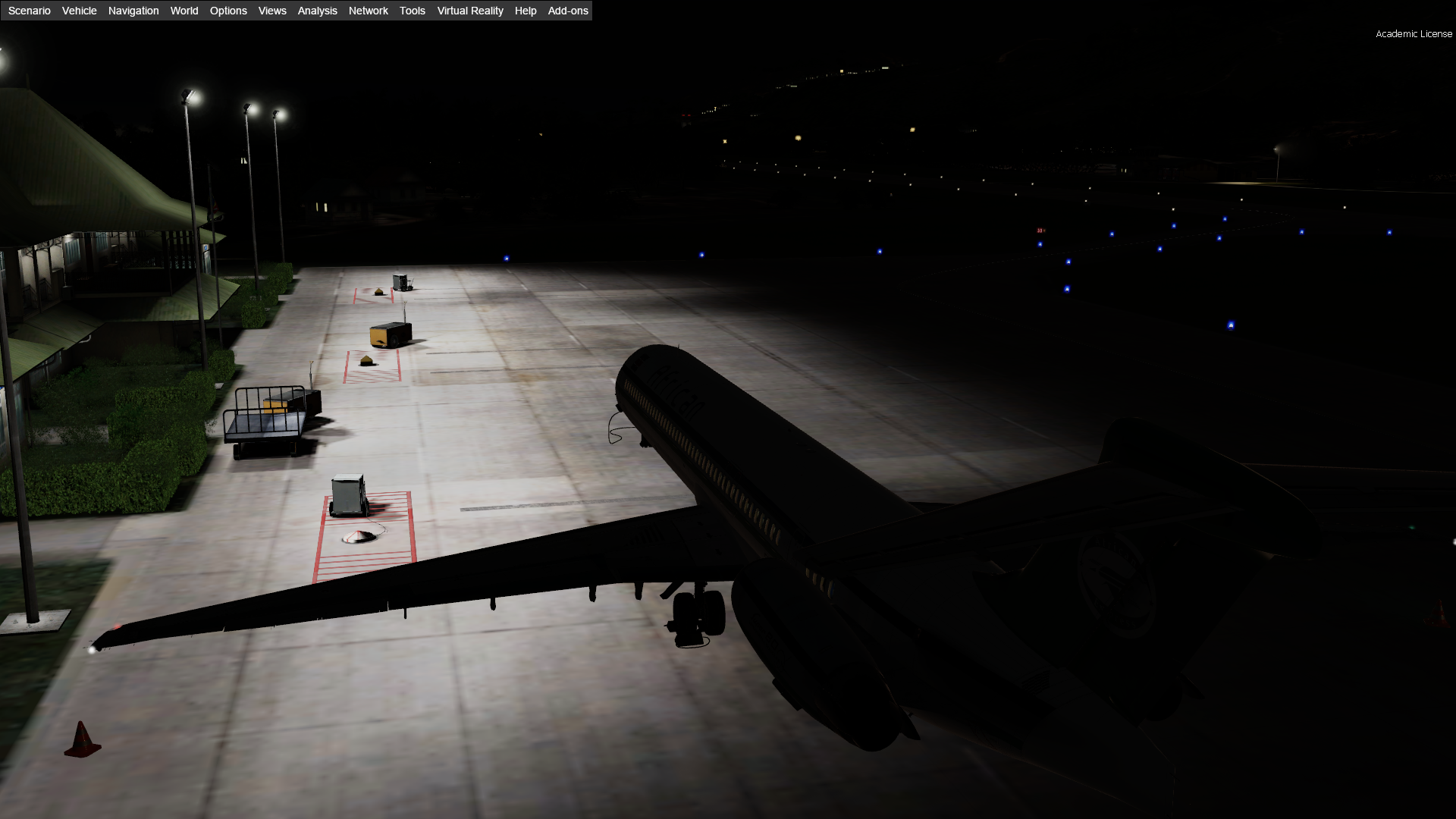Viewport: 1456px width, 819px height.
Task: Open the Navigation menu
Action: (x=133, y=11)
